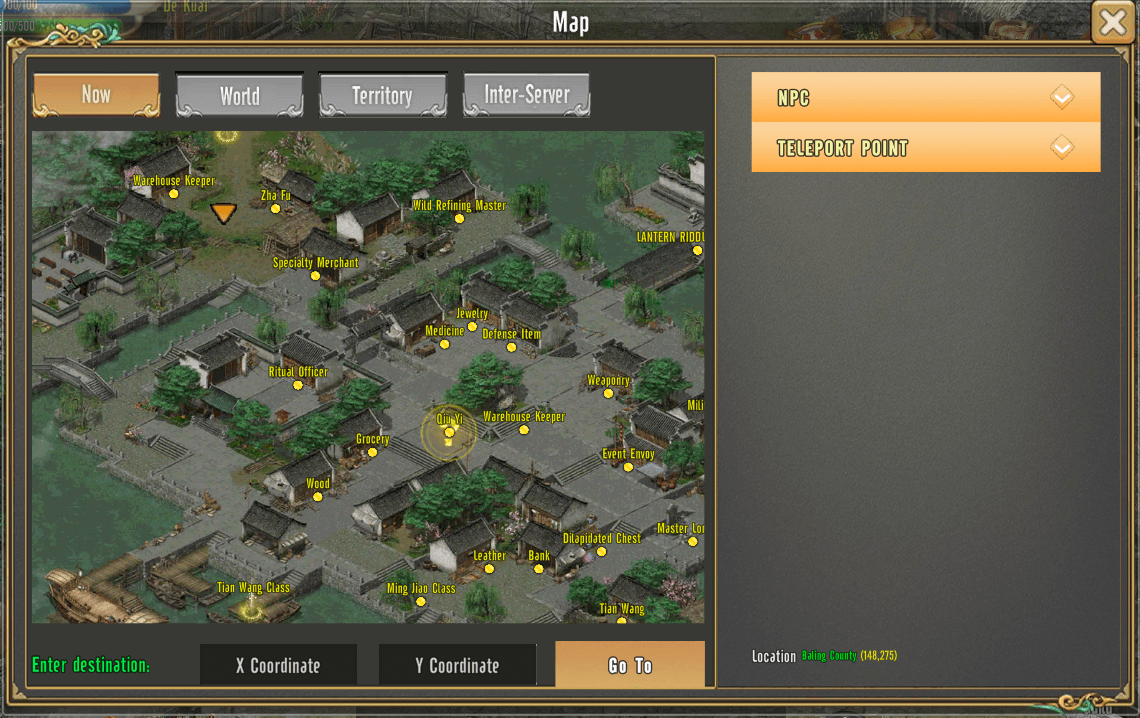Show the Territory map tab
Screen dimensions: 1140x718
pyautogui.click(x=382, y=96)
